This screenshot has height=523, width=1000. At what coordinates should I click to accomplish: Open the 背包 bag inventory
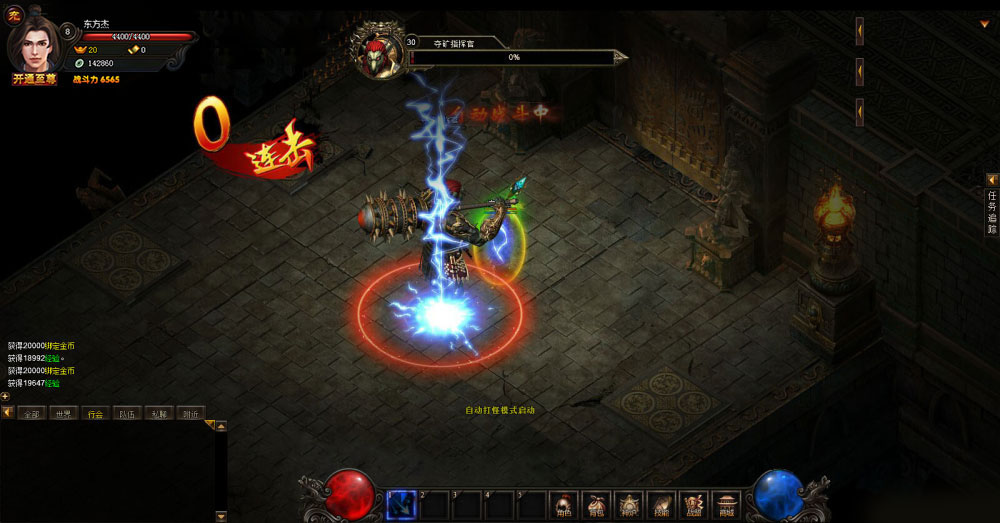596,504
